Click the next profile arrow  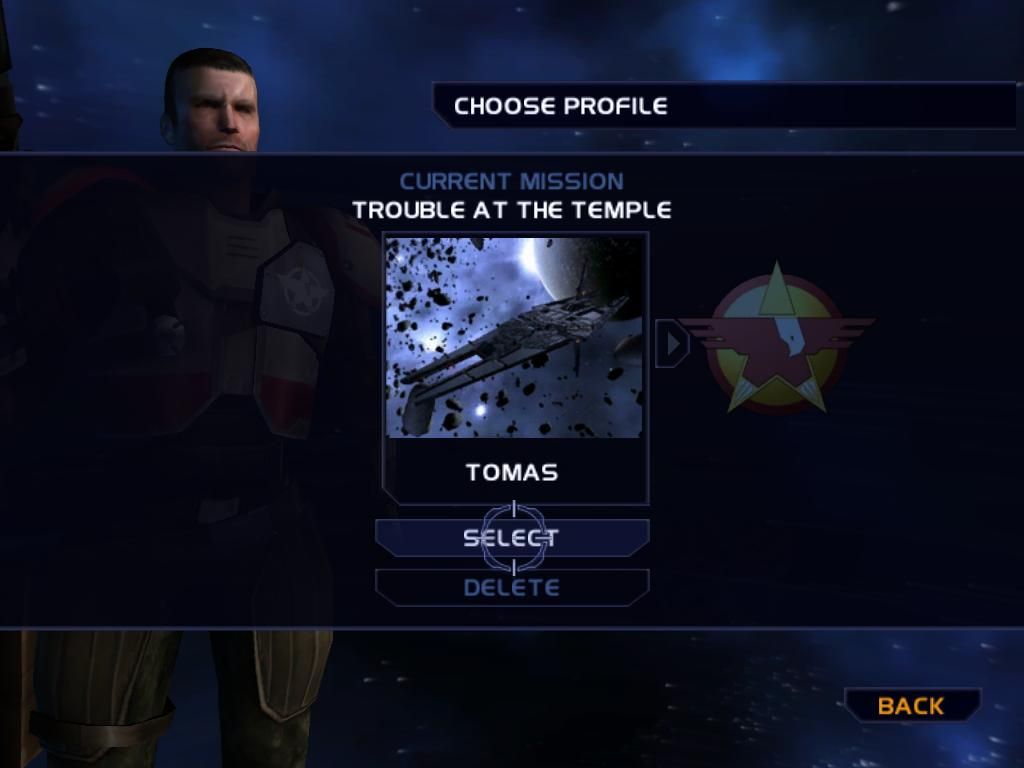point(672,343)
